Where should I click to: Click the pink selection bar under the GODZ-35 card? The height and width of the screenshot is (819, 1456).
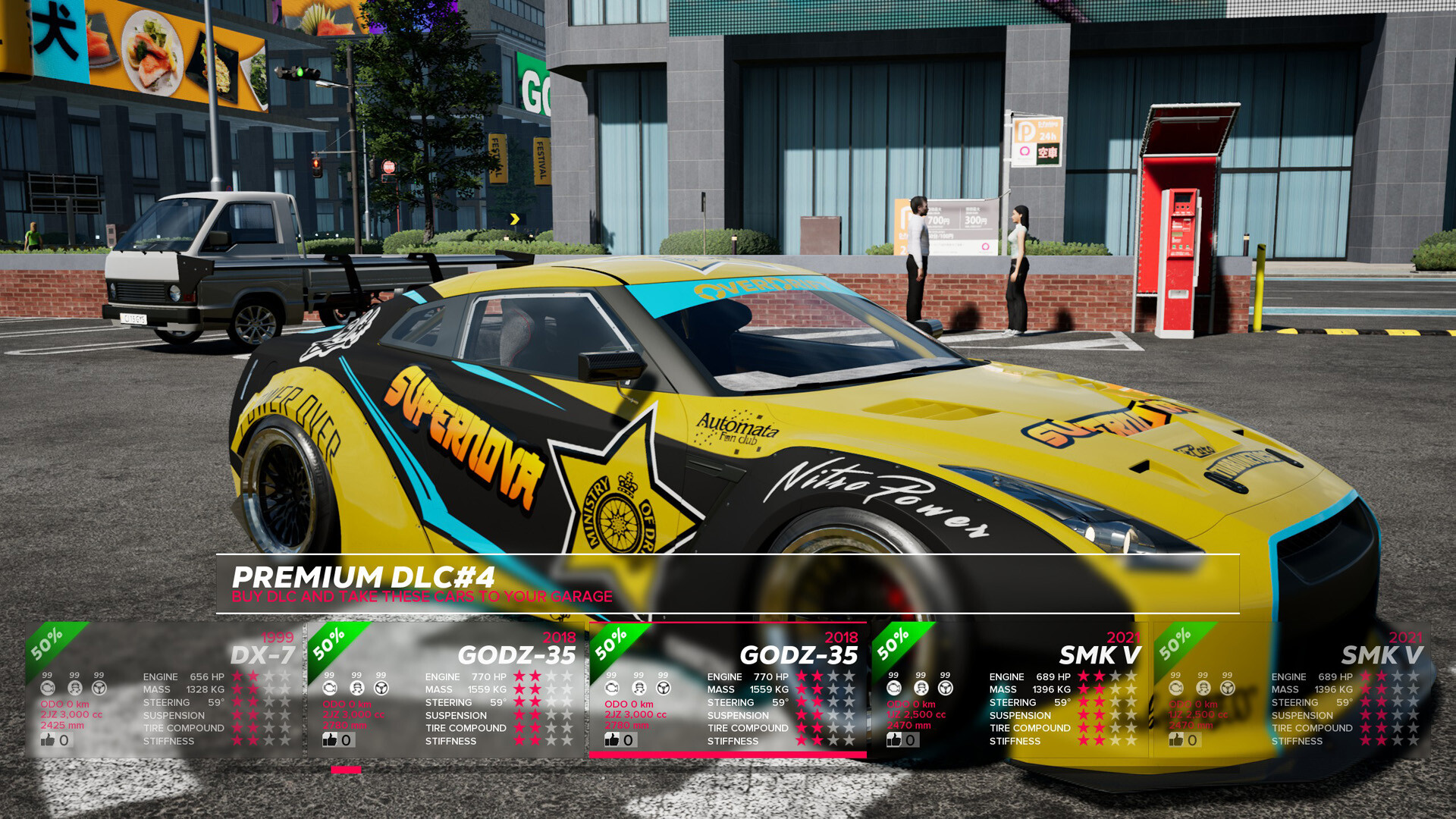point(728,754)
